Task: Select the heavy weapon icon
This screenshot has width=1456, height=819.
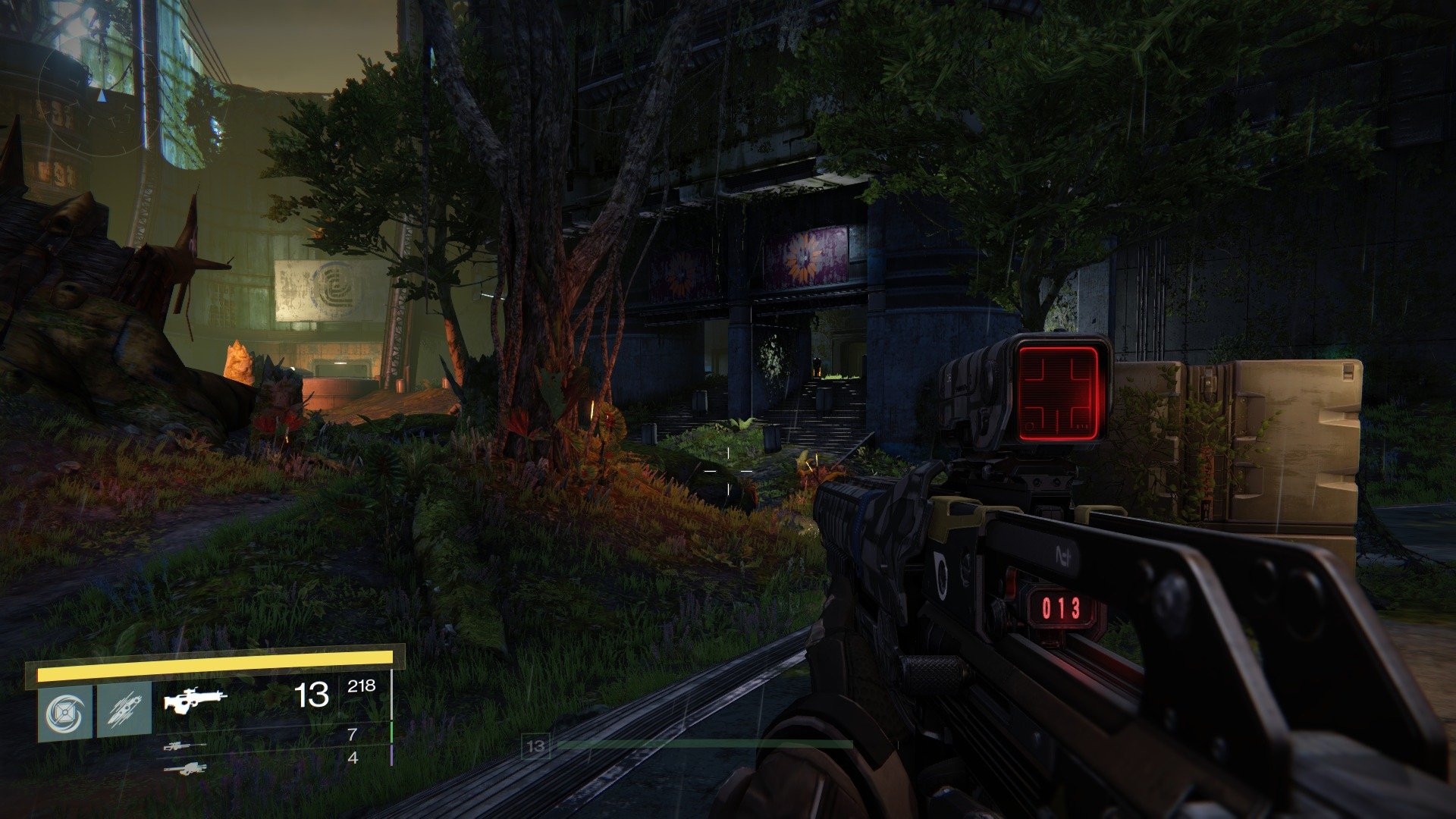Action: 184,768
